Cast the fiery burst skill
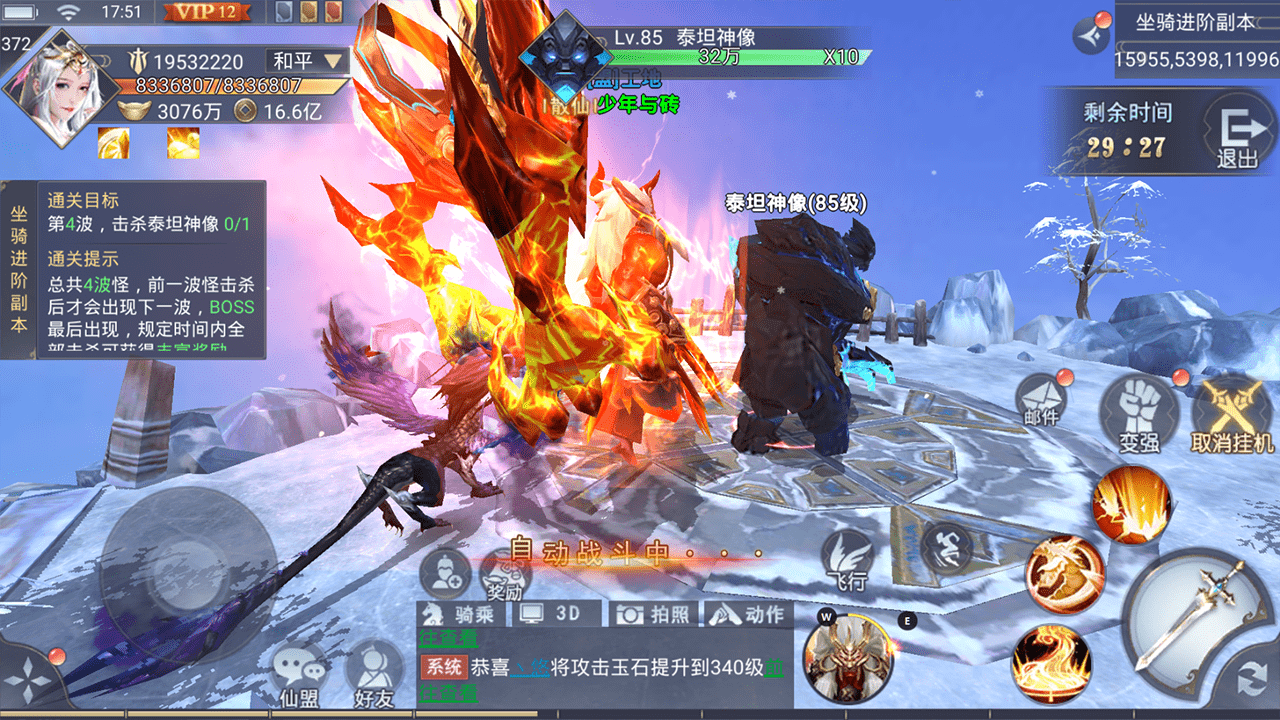 click(x=1130, y=504)
